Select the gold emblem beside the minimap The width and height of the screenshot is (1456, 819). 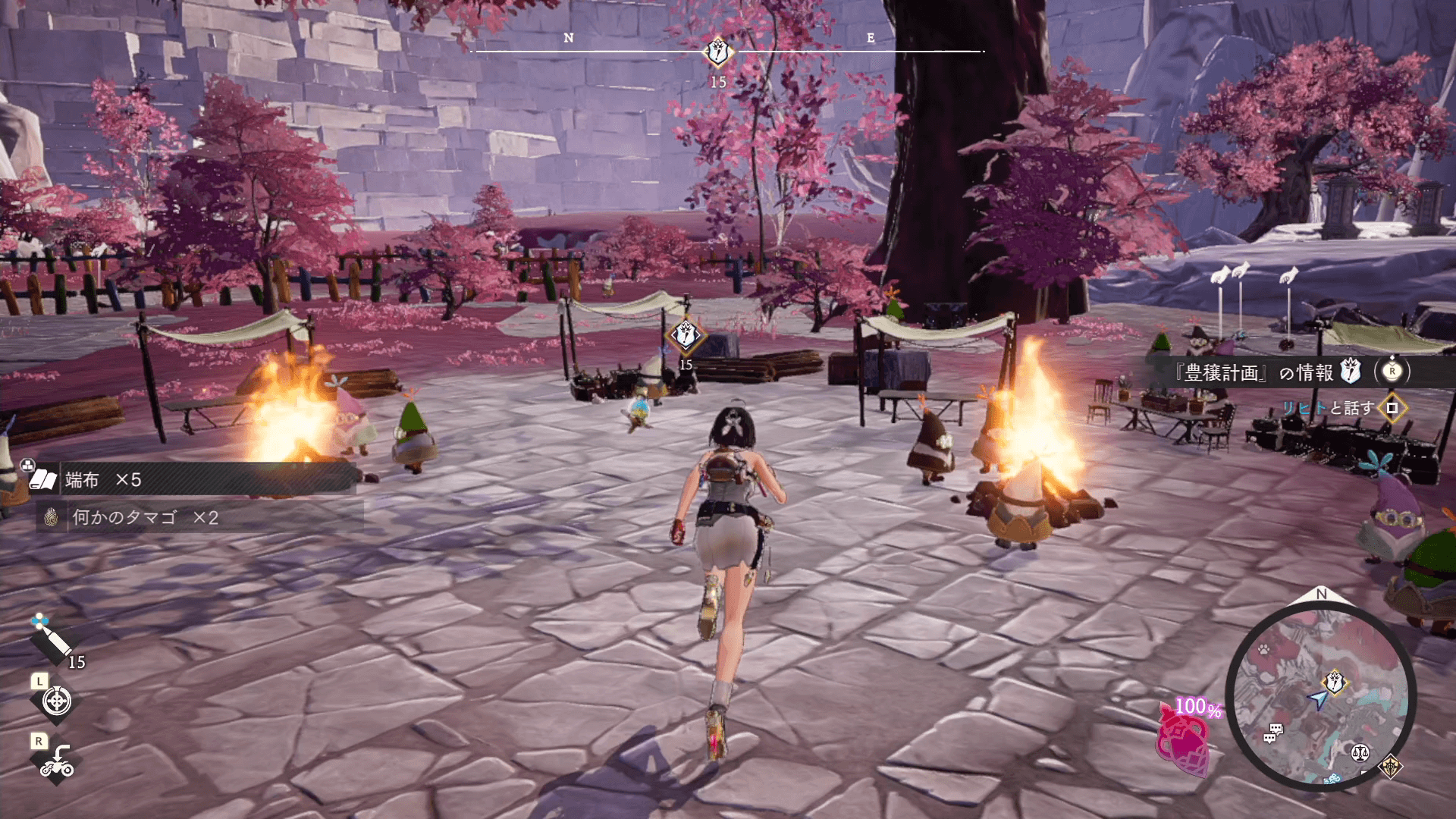click(x=1391, y=767)
